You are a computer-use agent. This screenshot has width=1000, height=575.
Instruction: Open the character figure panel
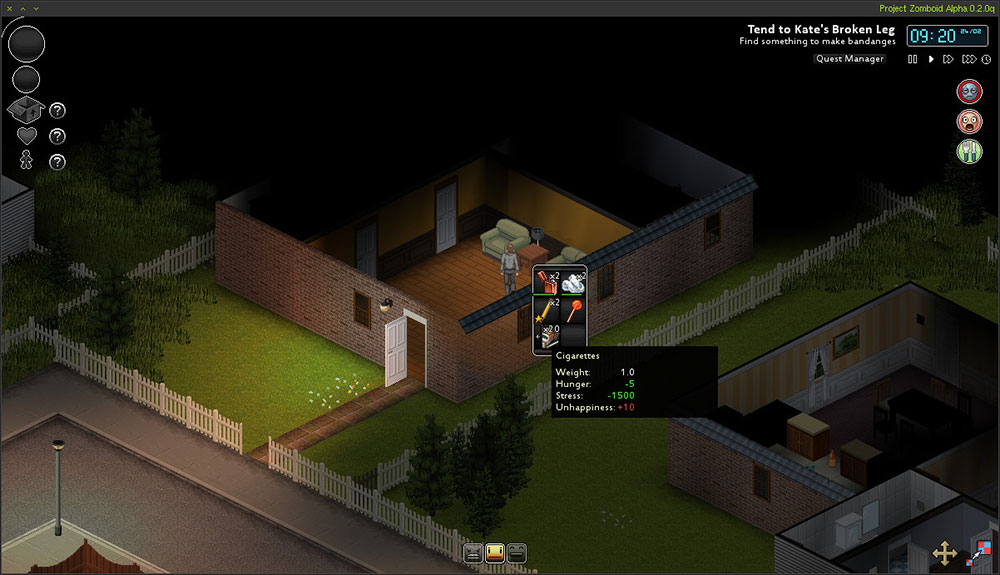[27, 160]
